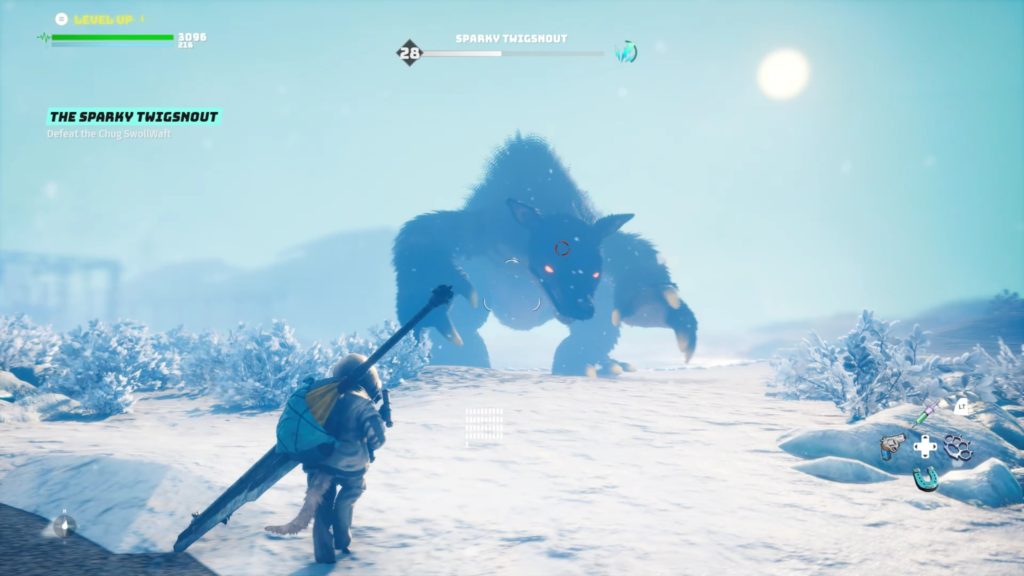Choose the brass knuckles weapon icon
This screenshot has width=1024, height=576.
[958, 447]
